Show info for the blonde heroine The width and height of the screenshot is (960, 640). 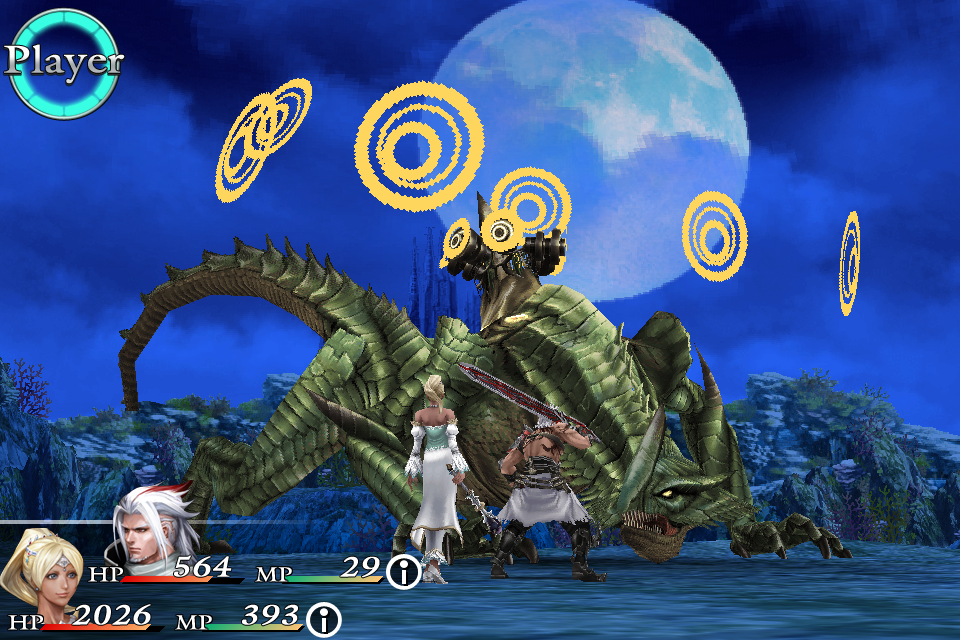[323, 619]
